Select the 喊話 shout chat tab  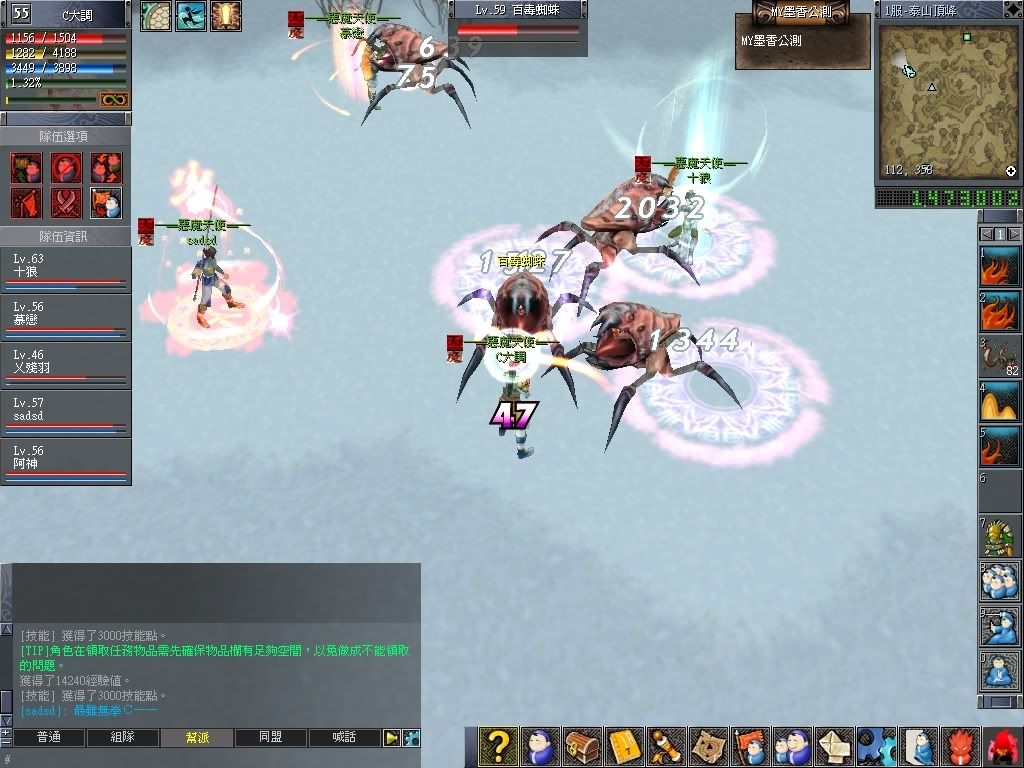coord(345,738)
